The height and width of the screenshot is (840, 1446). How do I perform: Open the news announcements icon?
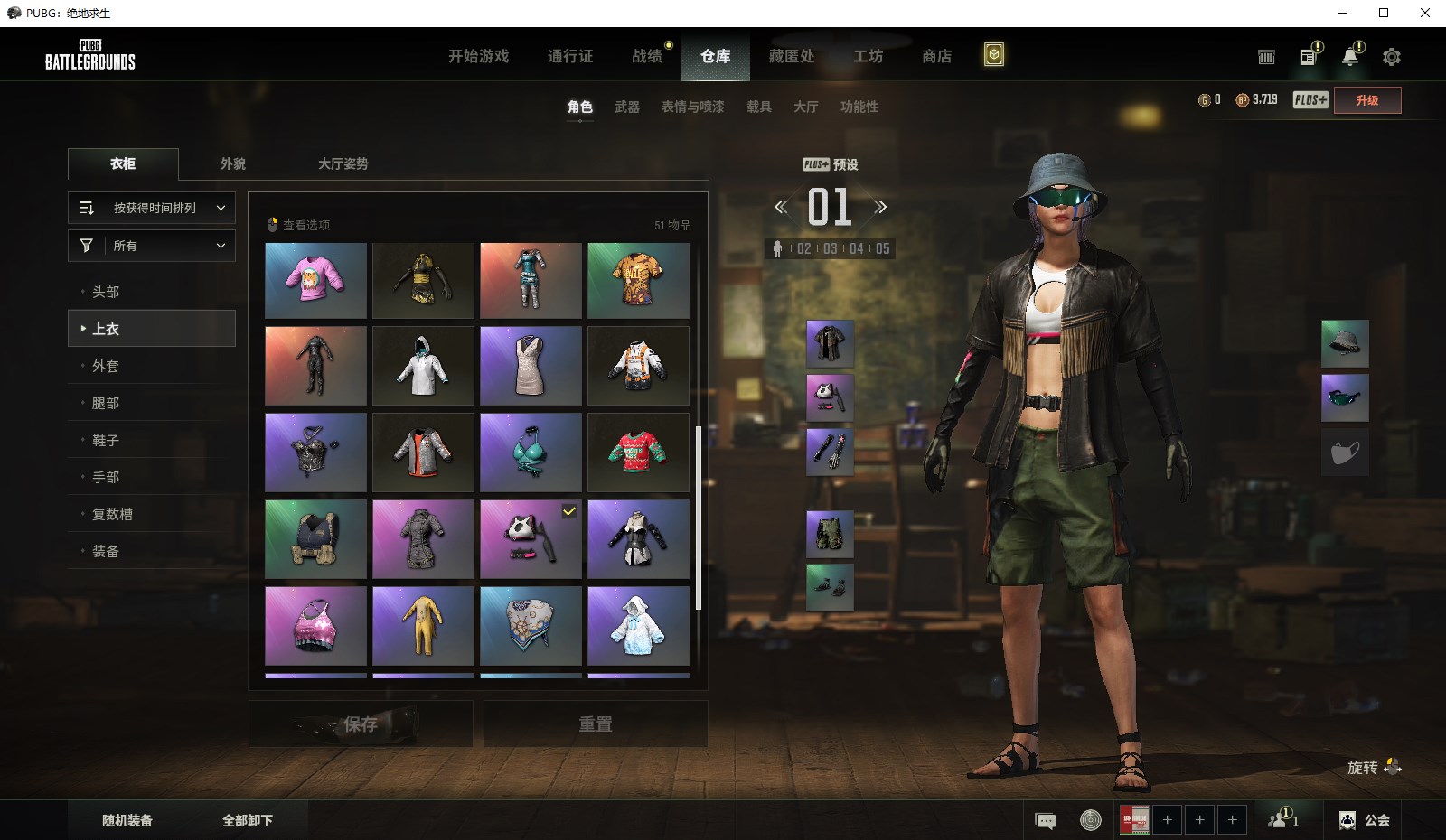(1307, 56)
